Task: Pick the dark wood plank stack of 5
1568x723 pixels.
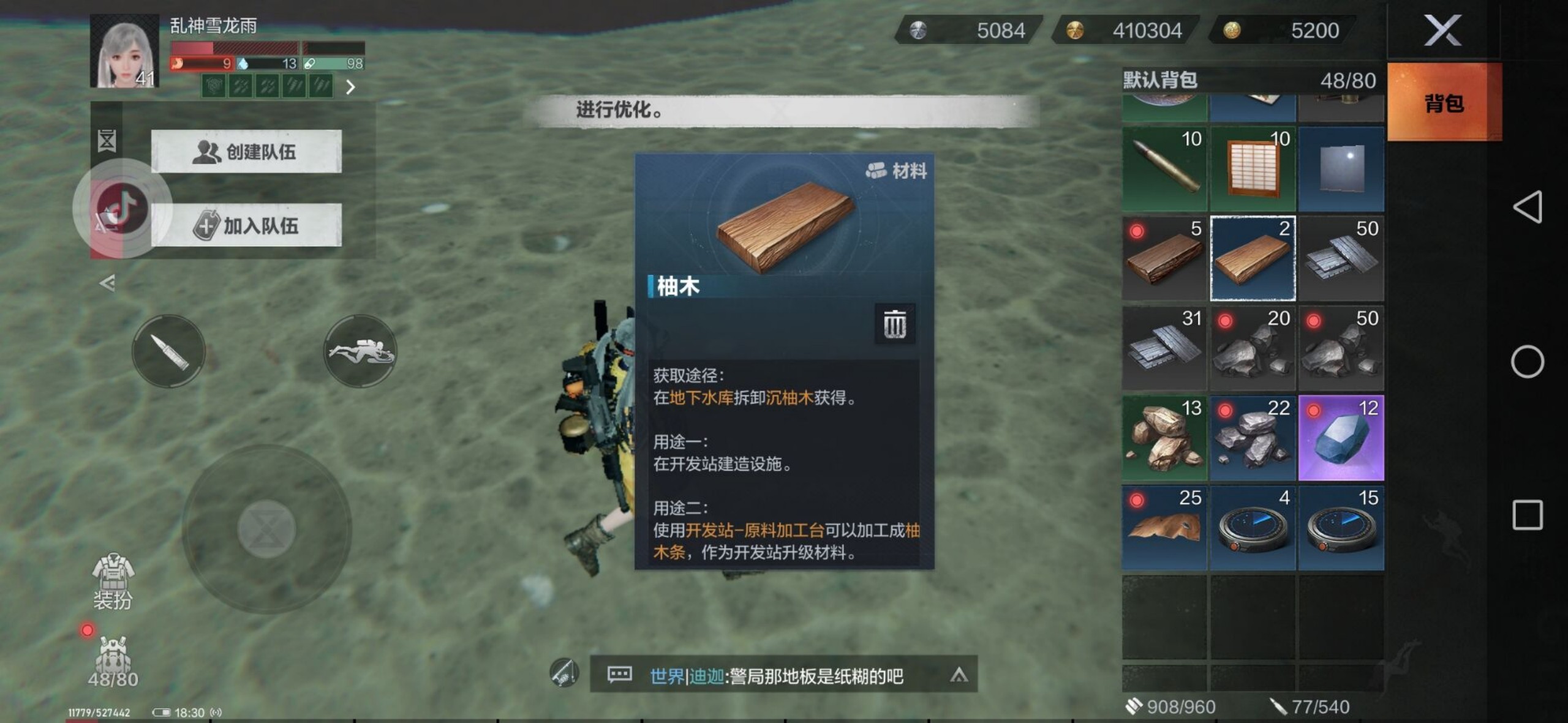Action: click(1164, 258)
